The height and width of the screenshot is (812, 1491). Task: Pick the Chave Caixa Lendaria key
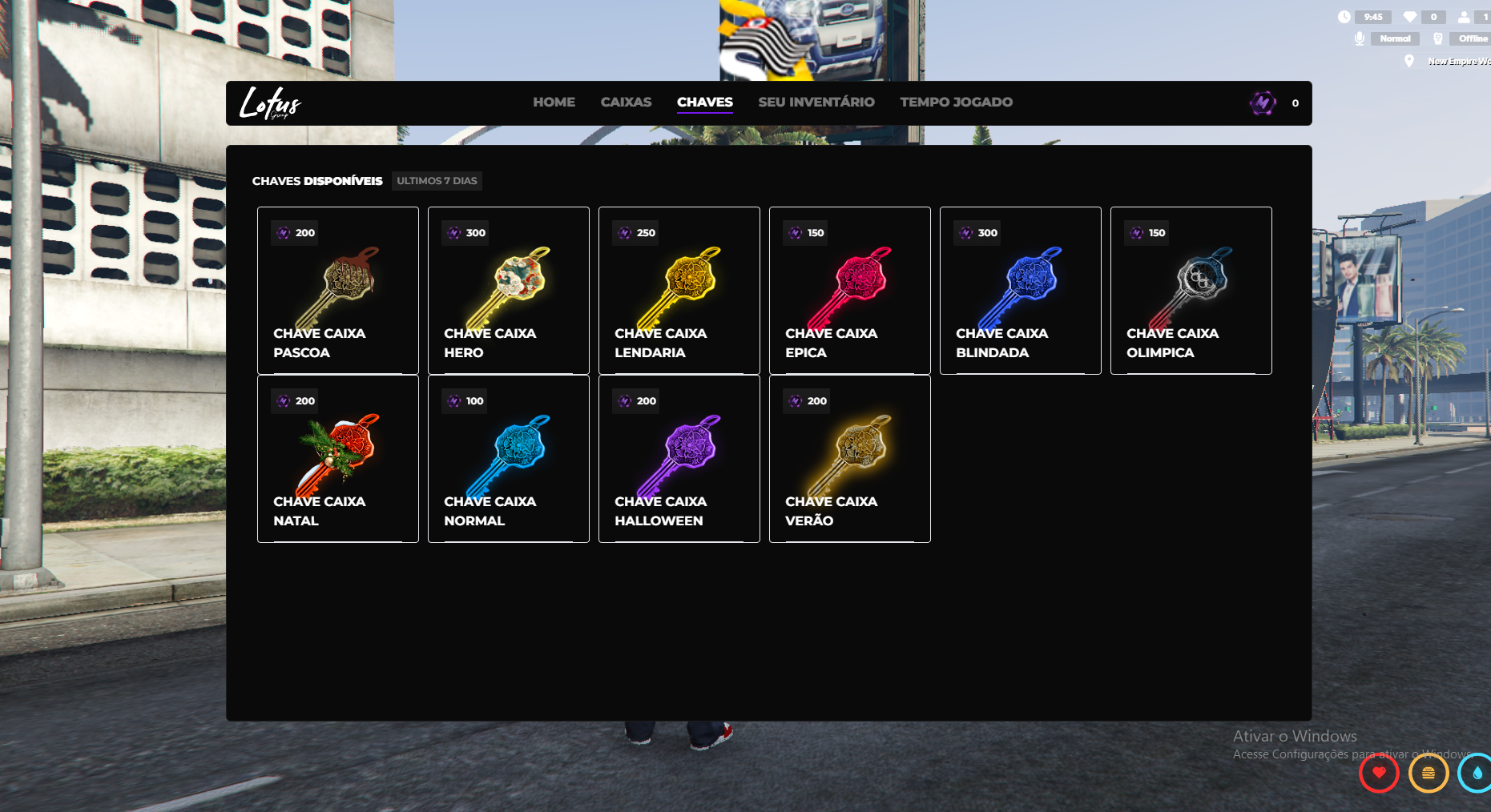[679, 291]
